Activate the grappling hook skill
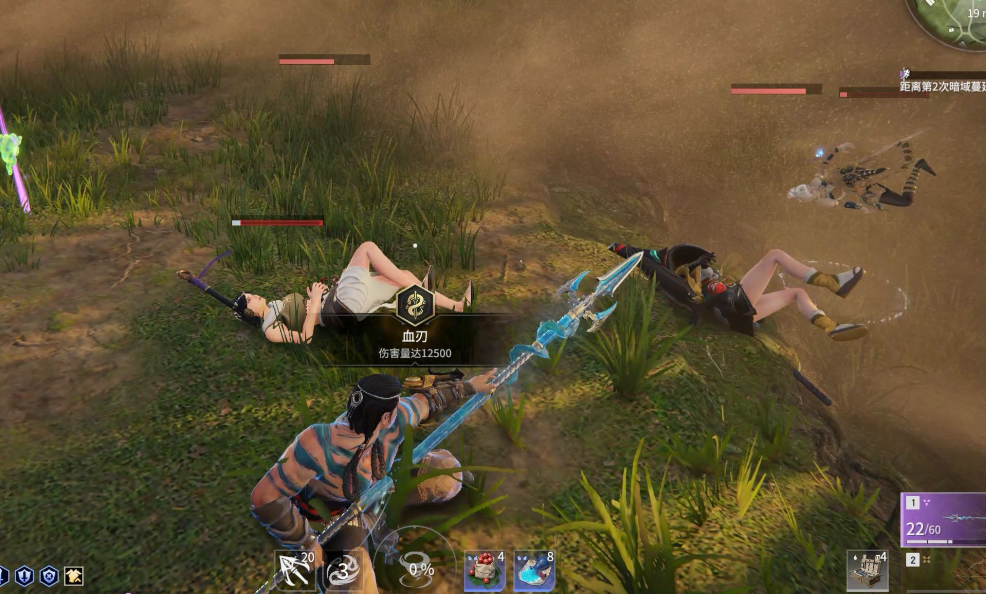 [294, 570]
